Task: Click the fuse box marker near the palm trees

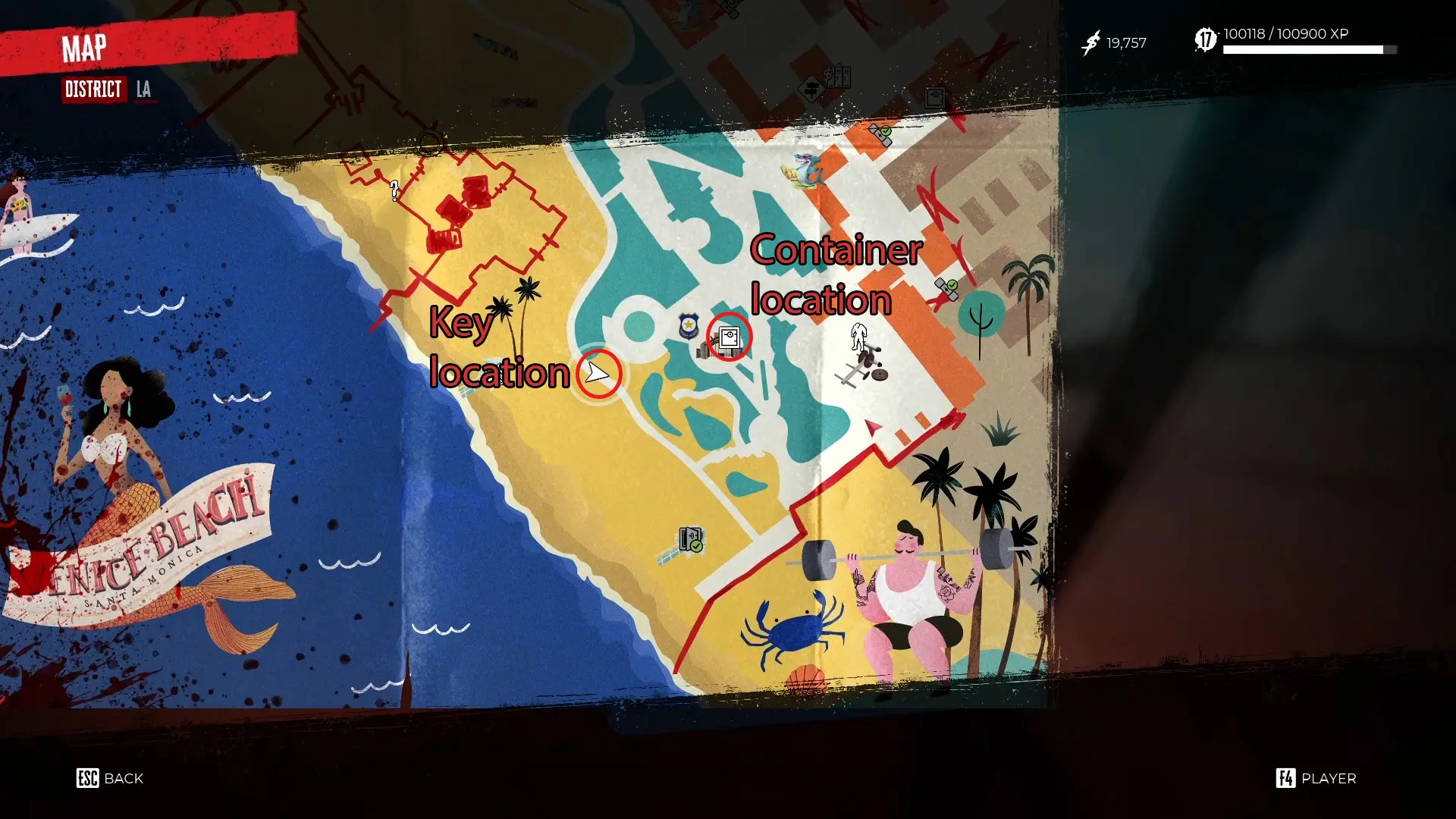Action: point(945,288)
